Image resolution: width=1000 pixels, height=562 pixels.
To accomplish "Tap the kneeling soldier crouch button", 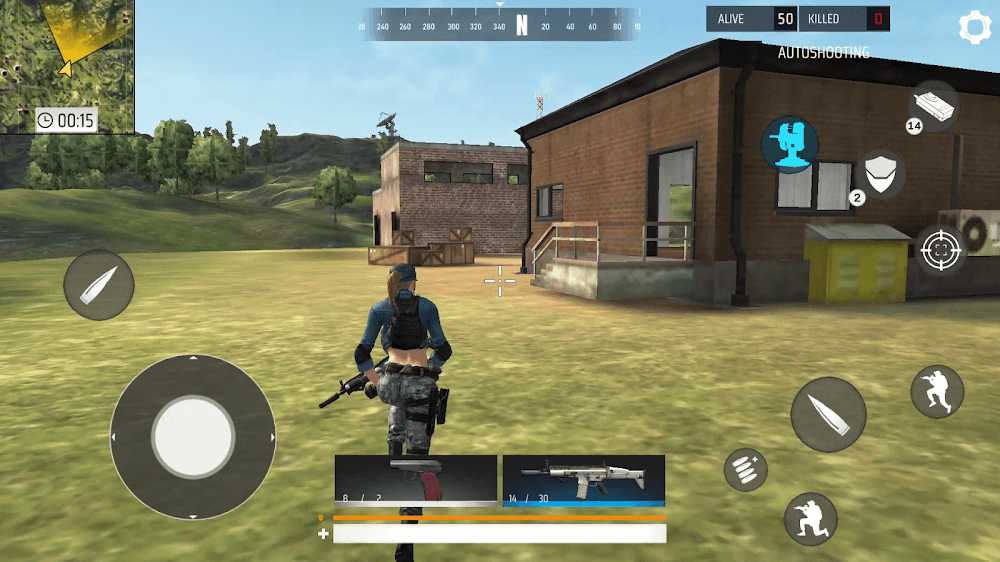I will tap(810, 518).
